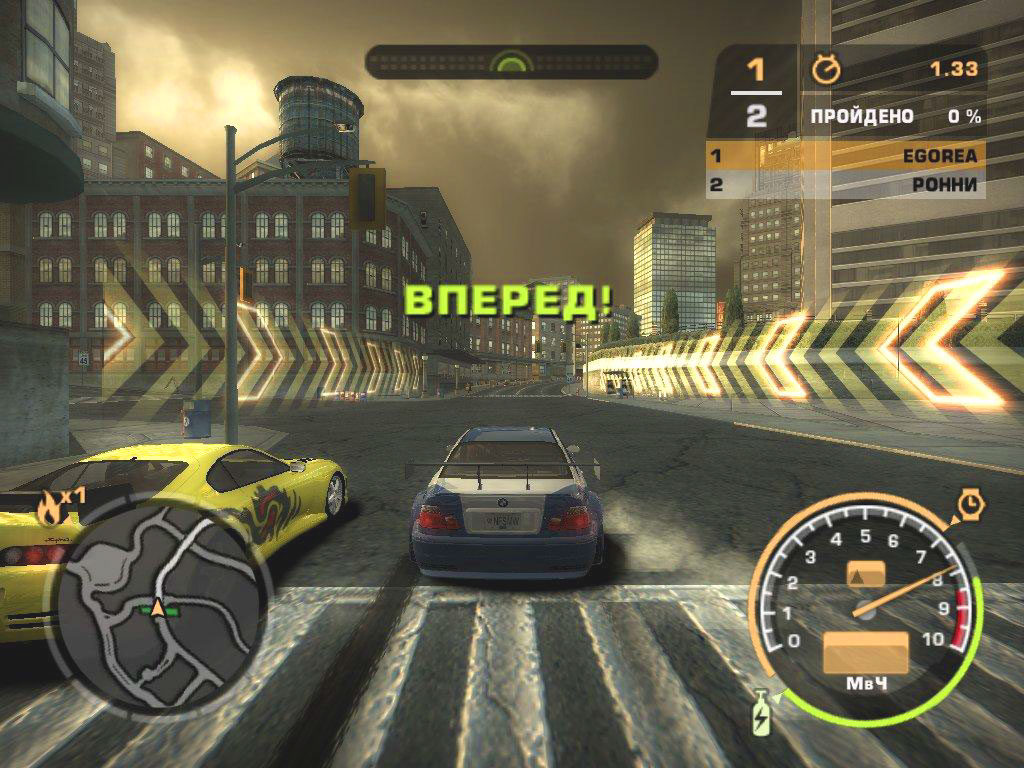Click the police radar detector bar
1024x768 pixels.
pyautogui.click(x=511, y=62)
